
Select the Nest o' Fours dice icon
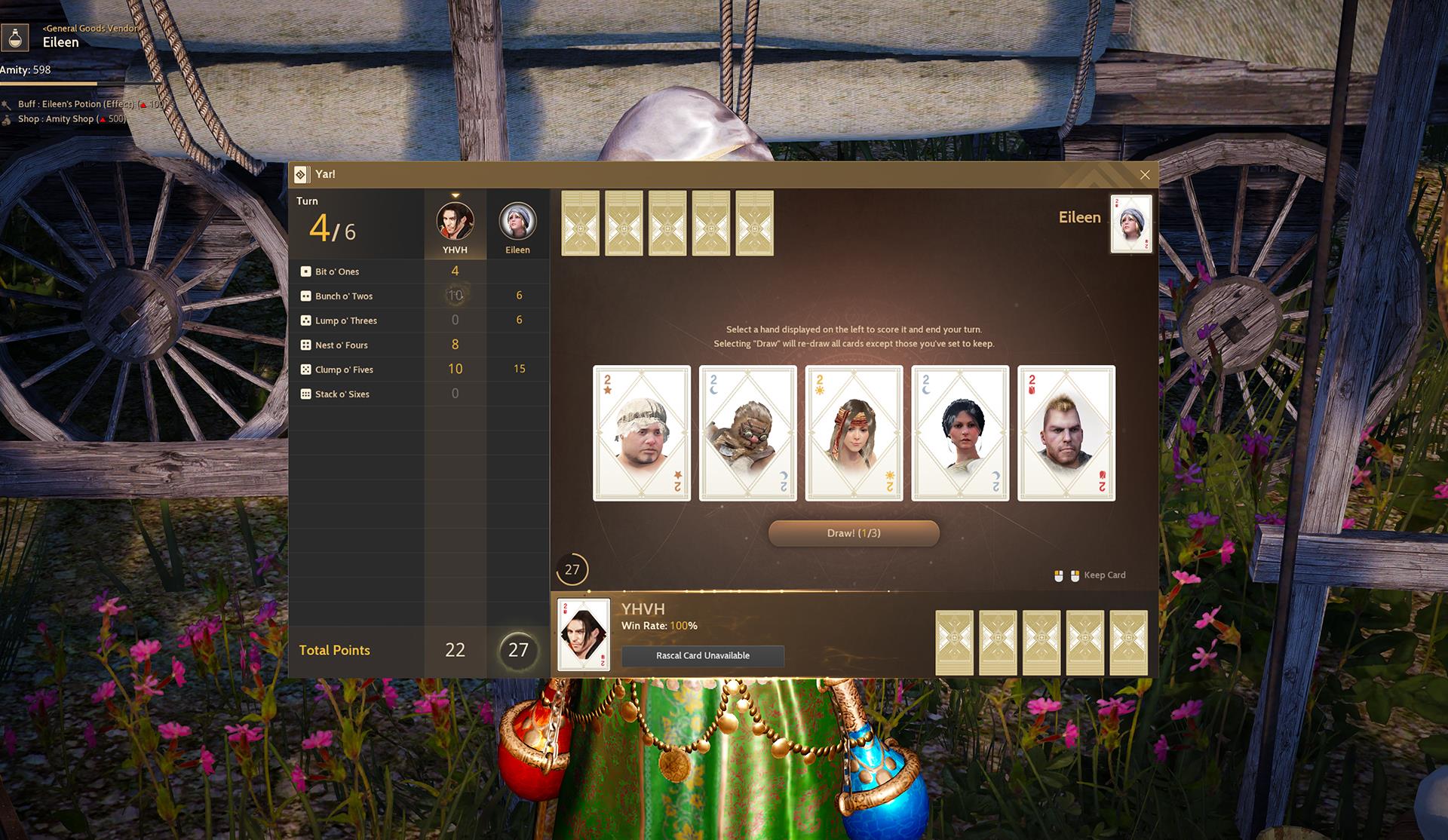306,345
